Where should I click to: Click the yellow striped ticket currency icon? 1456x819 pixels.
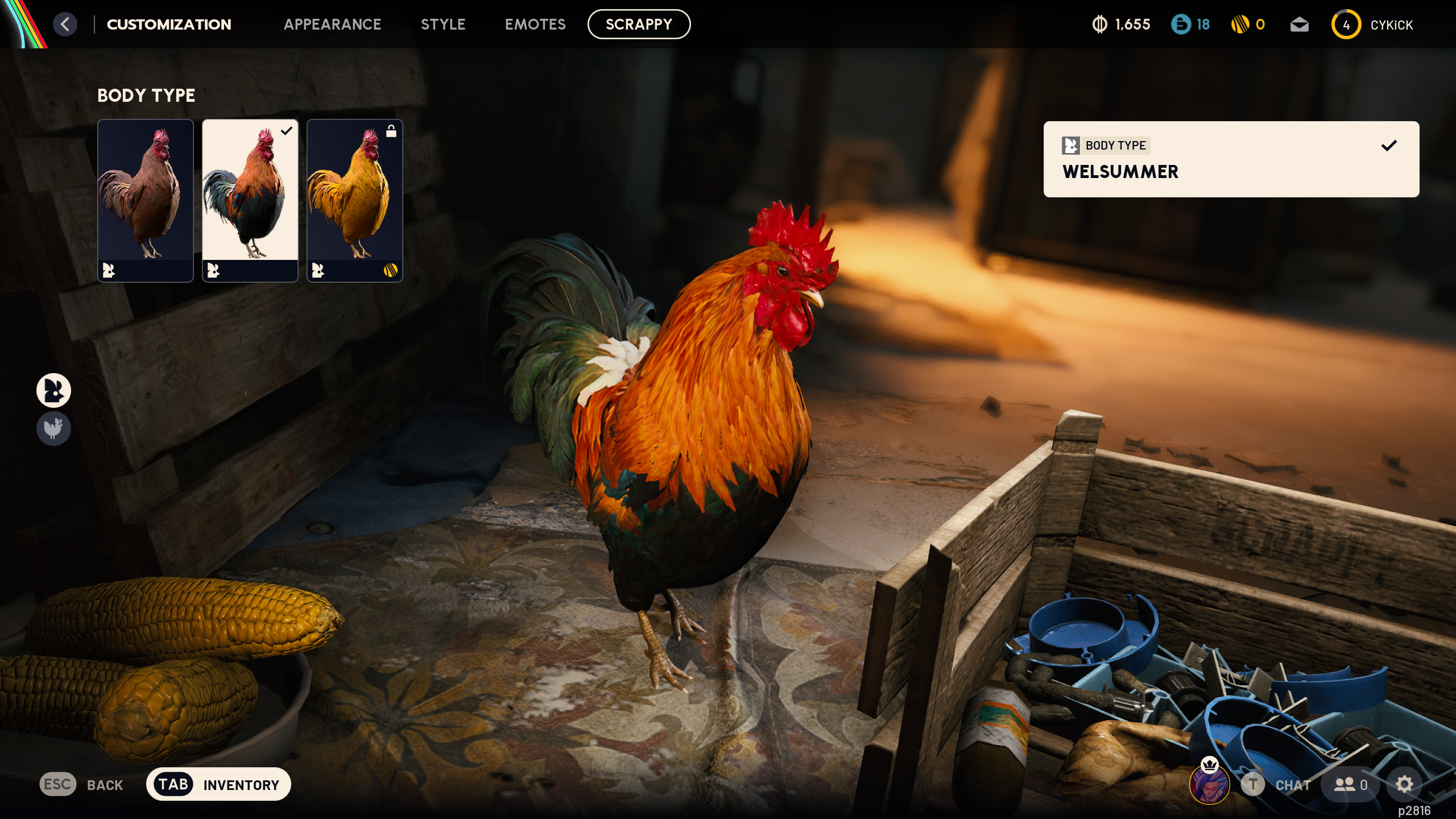pos(1243,24)
